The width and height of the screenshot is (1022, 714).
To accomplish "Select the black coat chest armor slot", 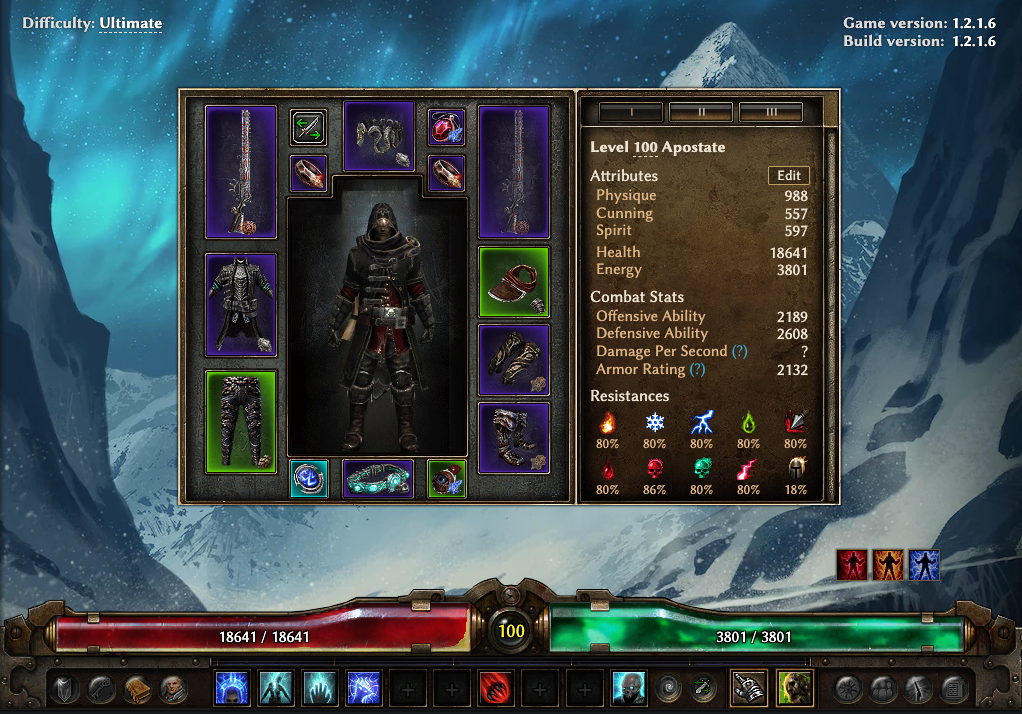I will (241, 305).
